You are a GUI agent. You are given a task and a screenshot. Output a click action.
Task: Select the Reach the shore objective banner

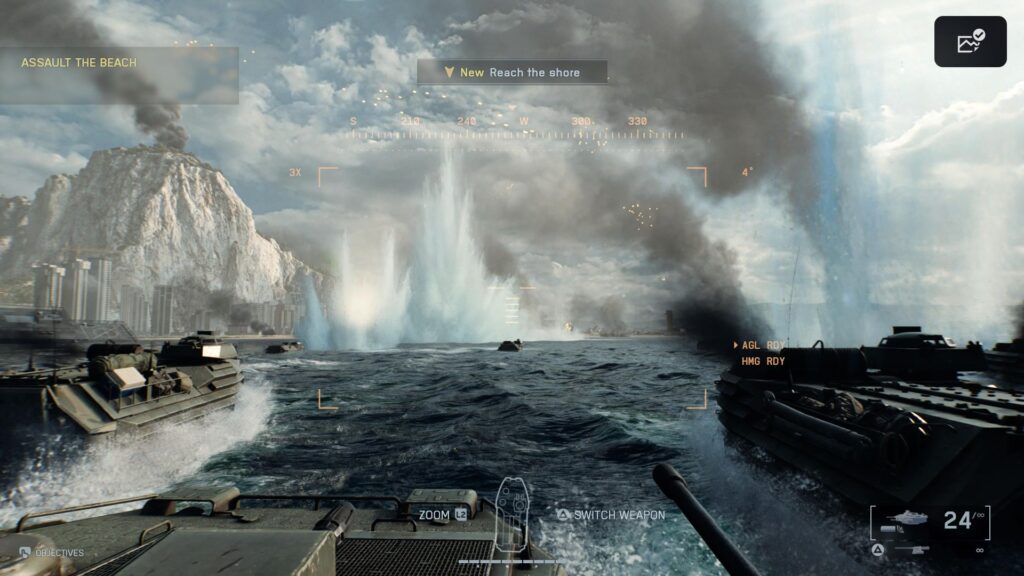(512, 72)
